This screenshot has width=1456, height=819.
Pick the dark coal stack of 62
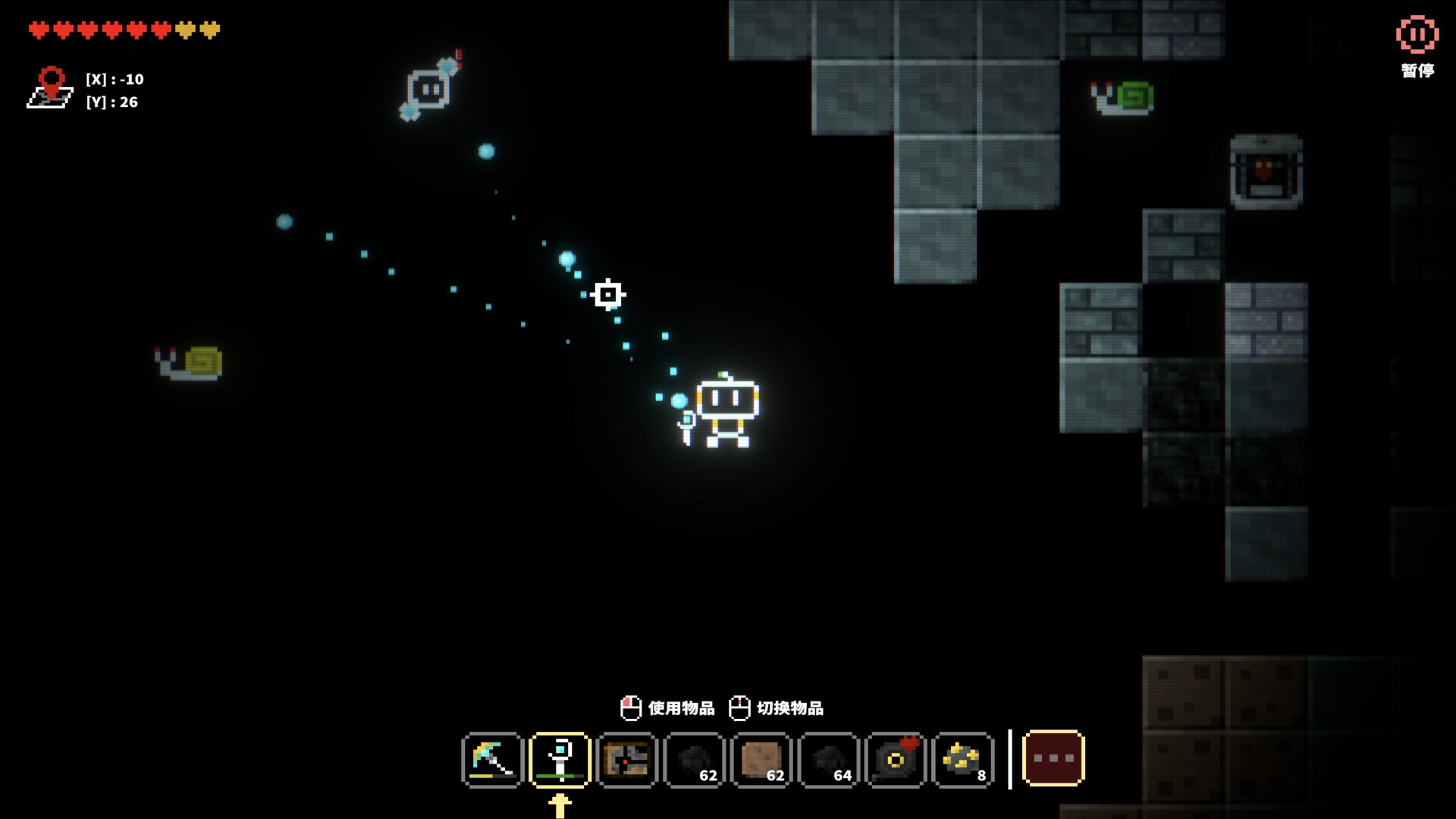pyautogui.click(x=694, y=760)
